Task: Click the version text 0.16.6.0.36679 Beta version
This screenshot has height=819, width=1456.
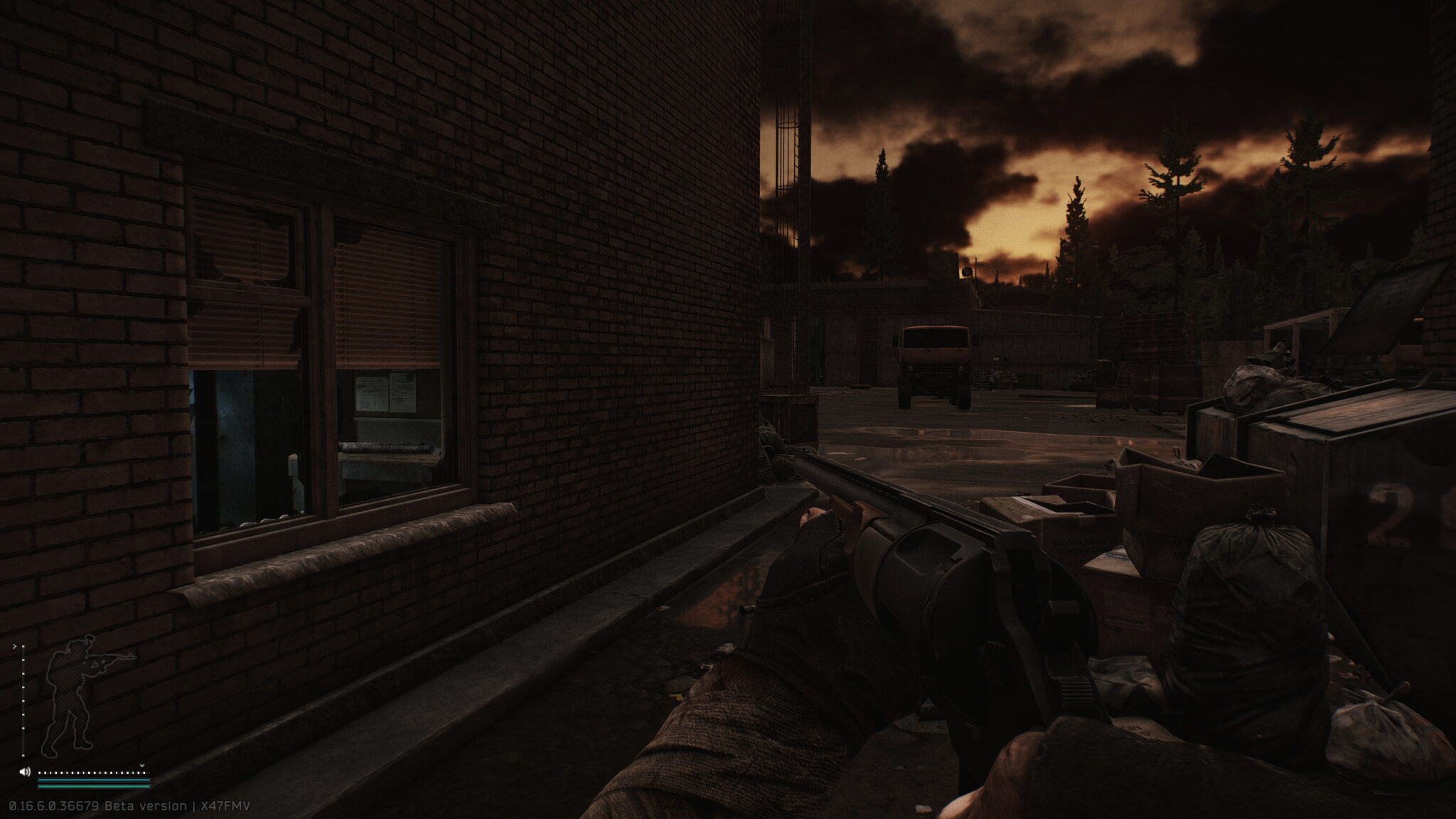Action: (x=85, y=806)
